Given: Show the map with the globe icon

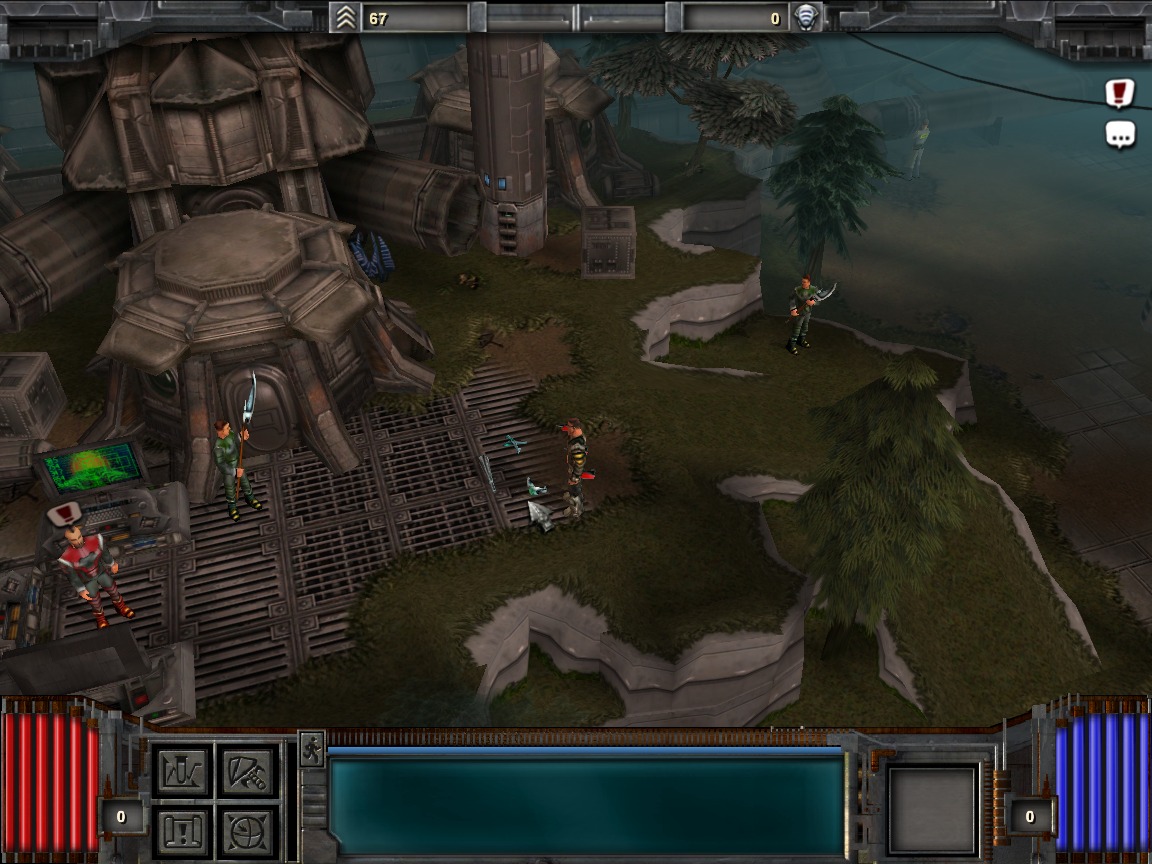Looking at the screenshot, I should 247,831.
